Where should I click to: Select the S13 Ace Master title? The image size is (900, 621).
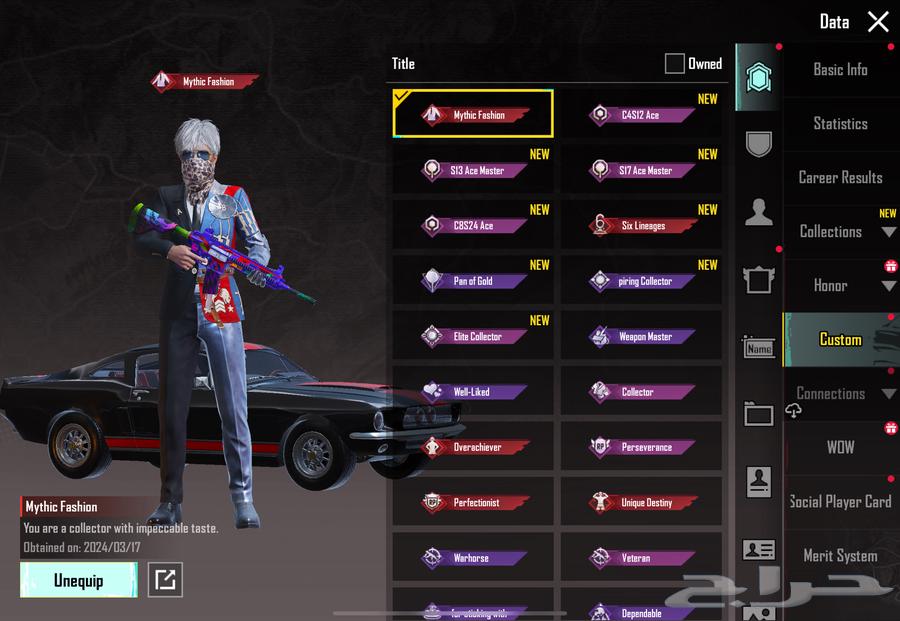[x=473, y=170]
